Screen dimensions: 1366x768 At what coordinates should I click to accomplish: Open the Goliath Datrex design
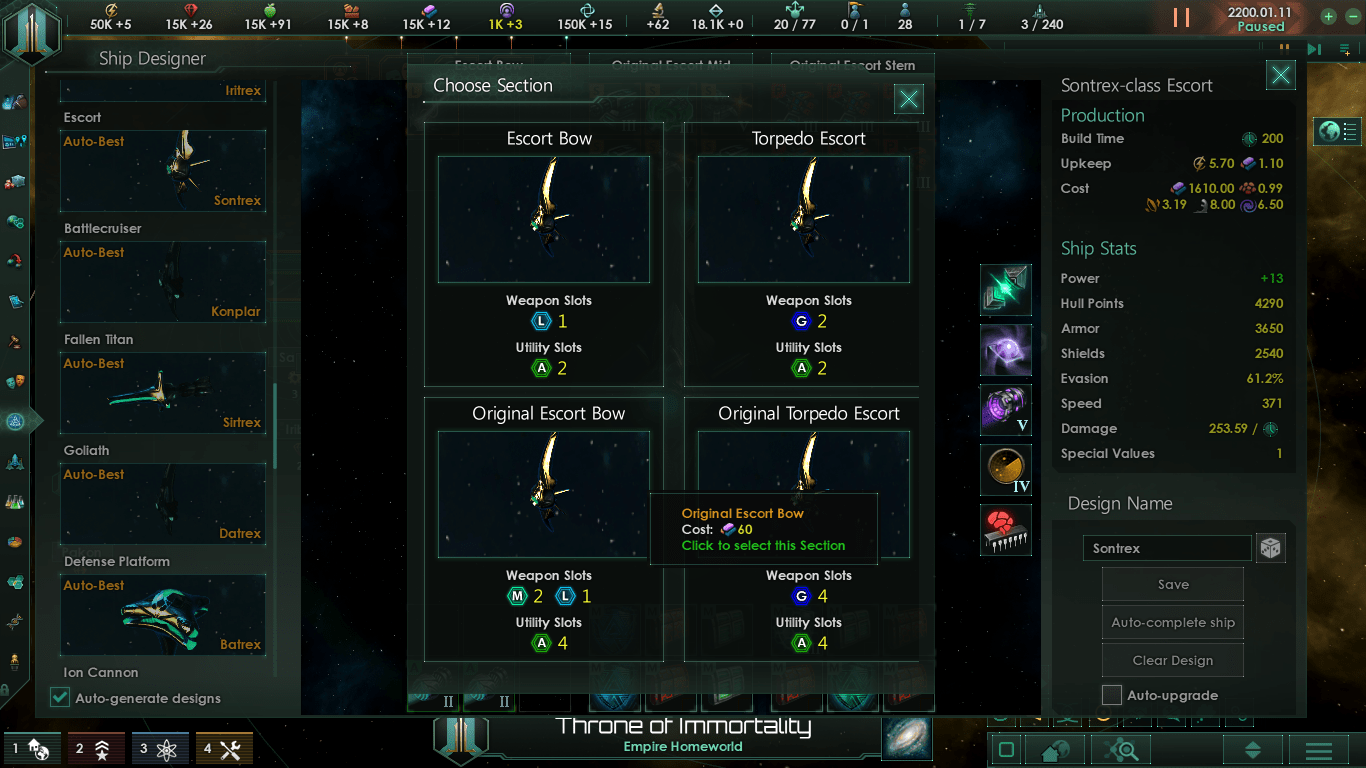(x=163, y=504)
